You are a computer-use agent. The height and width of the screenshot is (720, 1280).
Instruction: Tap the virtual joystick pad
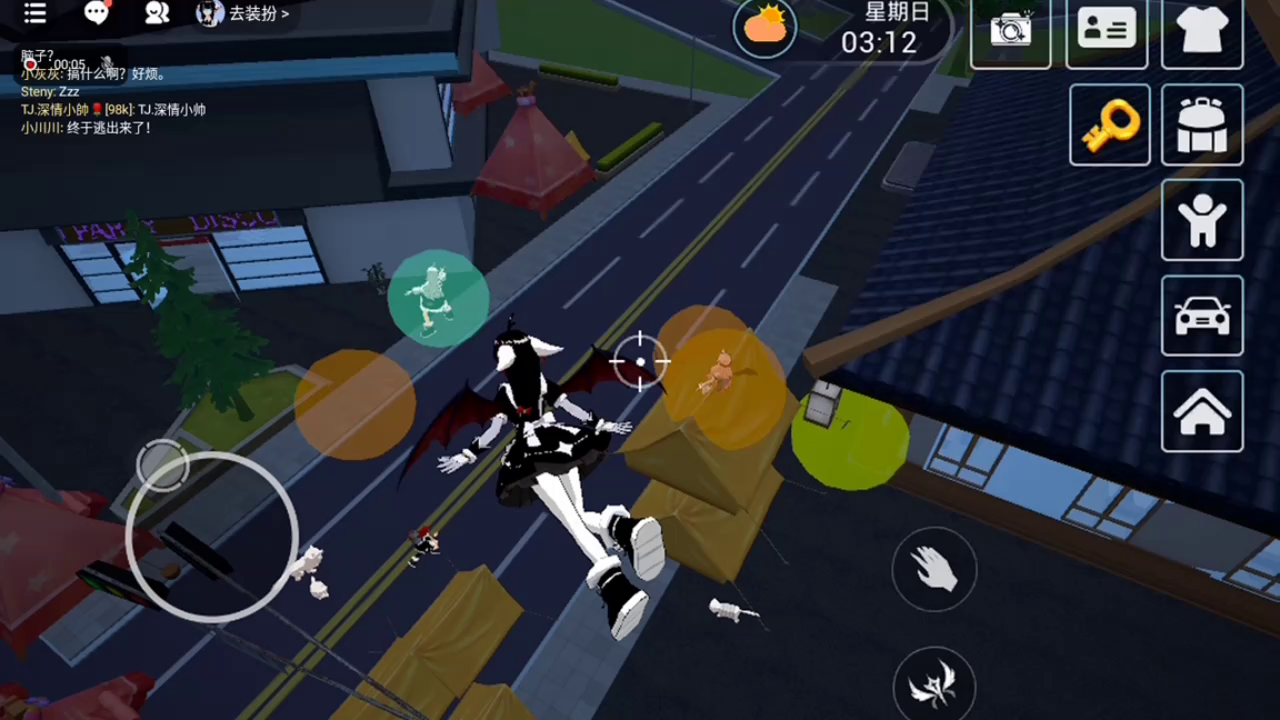212,537
